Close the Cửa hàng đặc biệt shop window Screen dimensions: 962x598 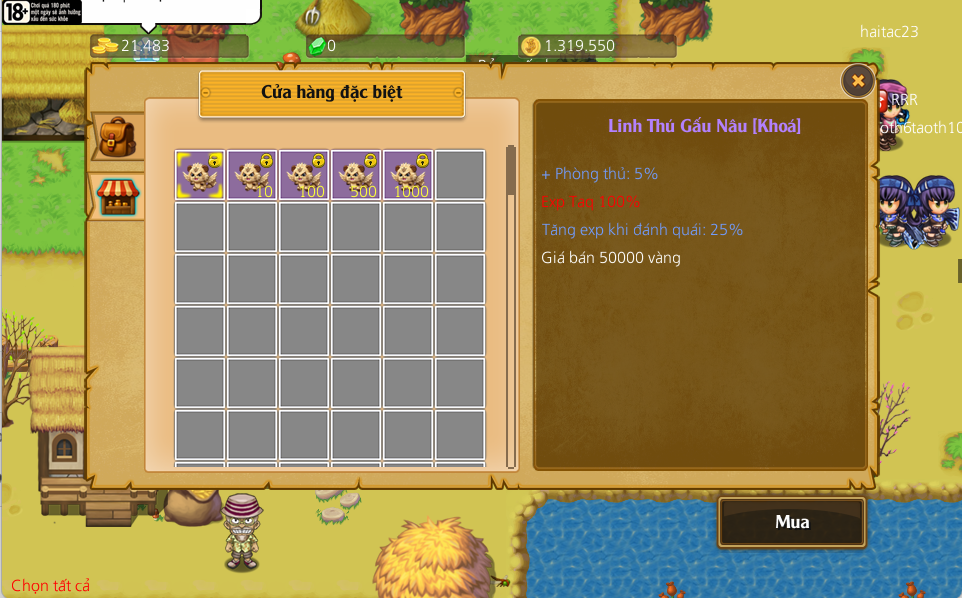point(857,81)
